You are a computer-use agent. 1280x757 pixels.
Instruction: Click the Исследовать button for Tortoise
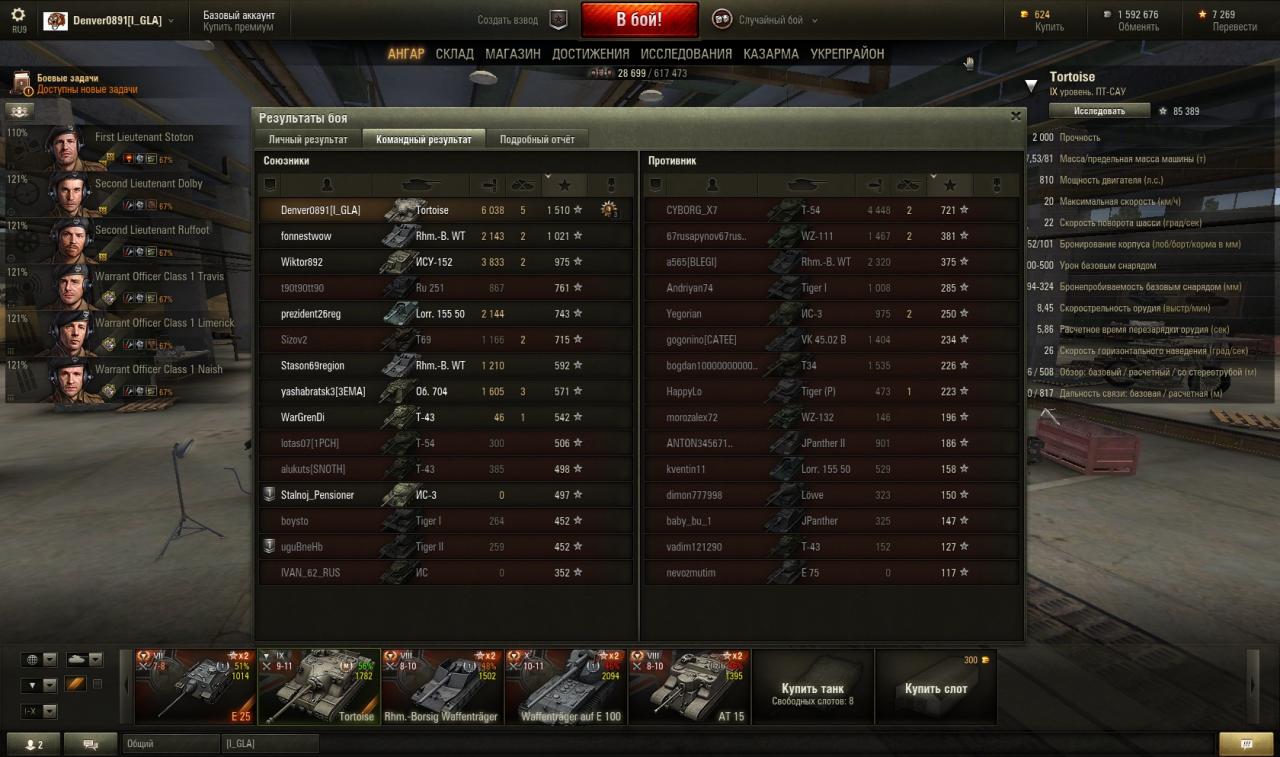pos(1099,111)
